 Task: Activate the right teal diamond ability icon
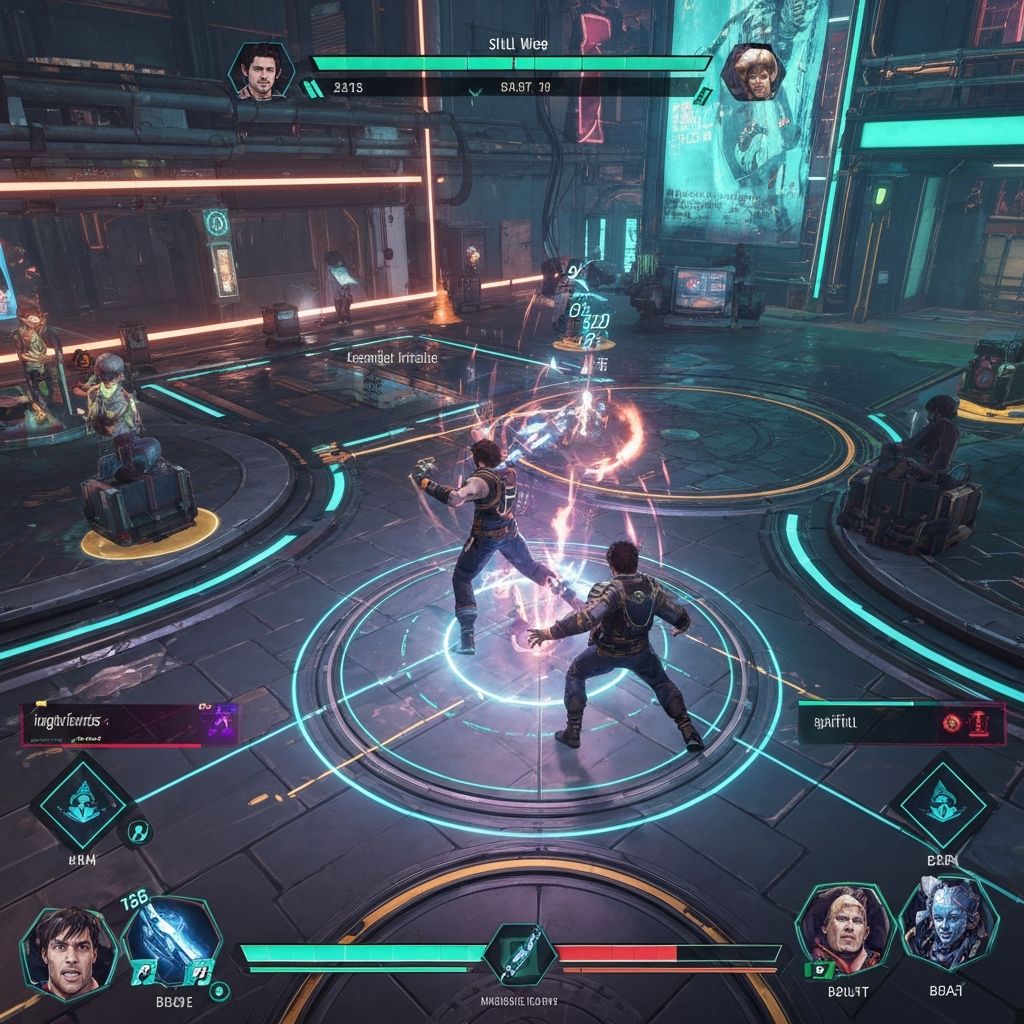939,802
